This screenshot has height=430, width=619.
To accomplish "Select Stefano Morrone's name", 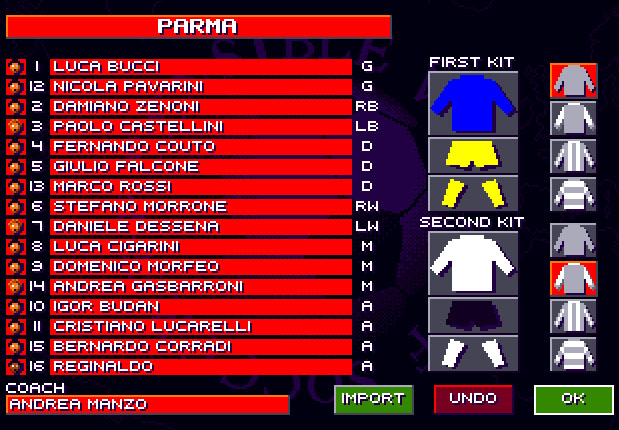I will point(200,207).
